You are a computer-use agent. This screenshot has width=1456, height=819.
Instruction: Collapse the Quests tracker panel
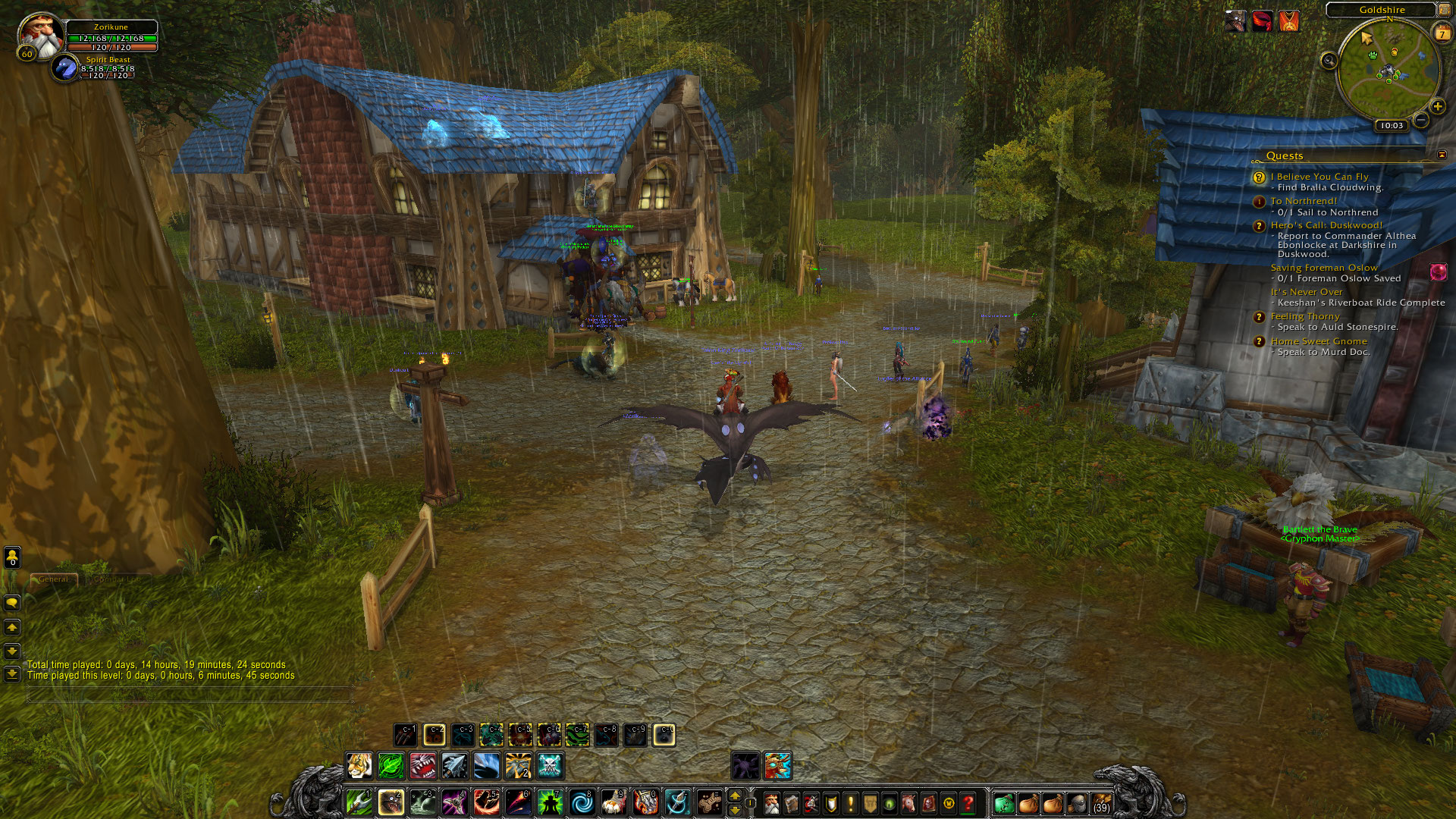(1442, 155)
